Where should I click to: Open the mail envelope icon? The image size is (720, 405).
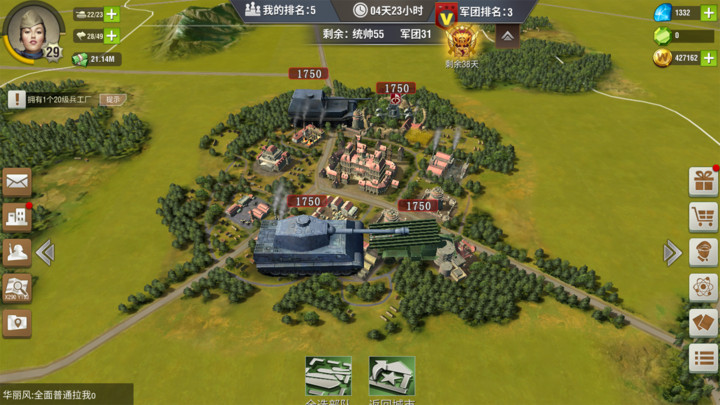[17, 181]
